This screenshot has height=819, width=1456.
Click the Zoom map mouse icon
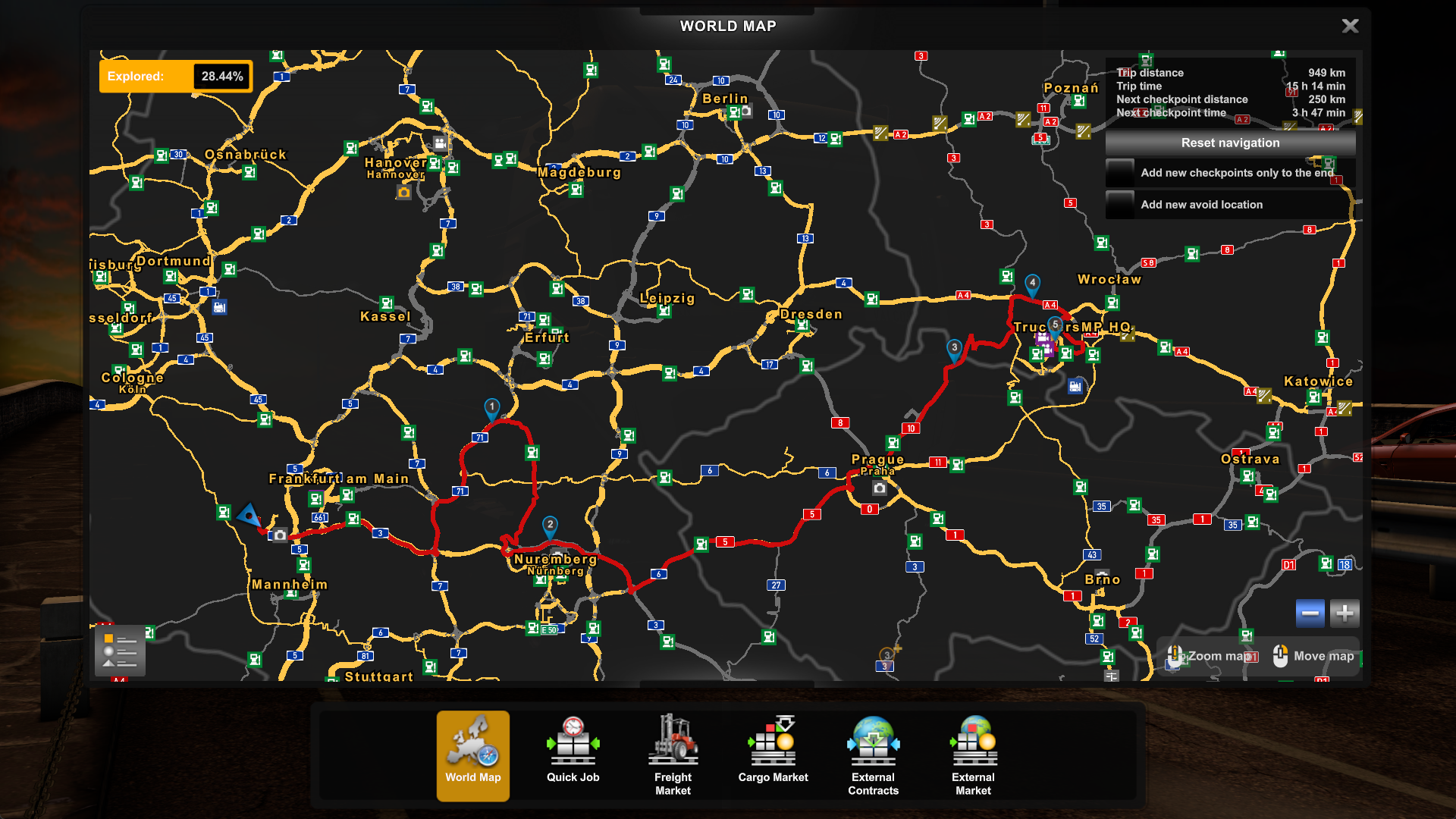[x=1175, y=656]
